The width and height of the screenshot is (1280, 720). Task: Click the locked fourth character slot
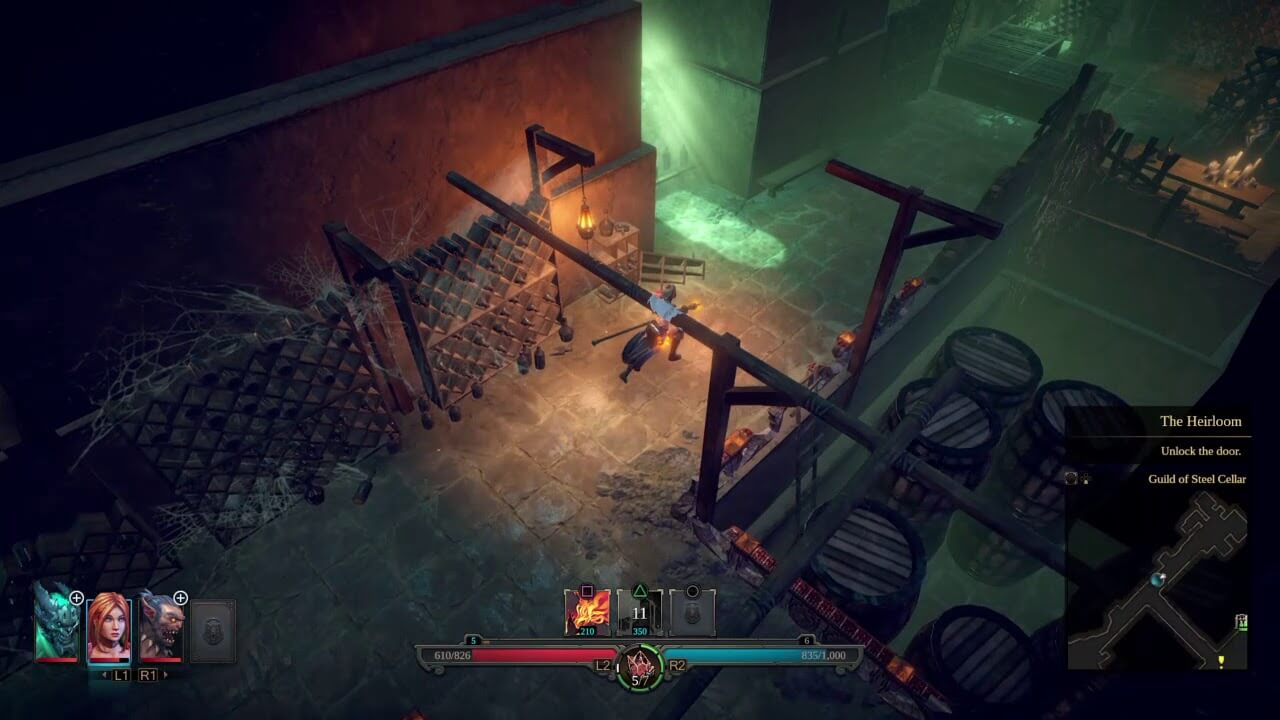[213, 630]
